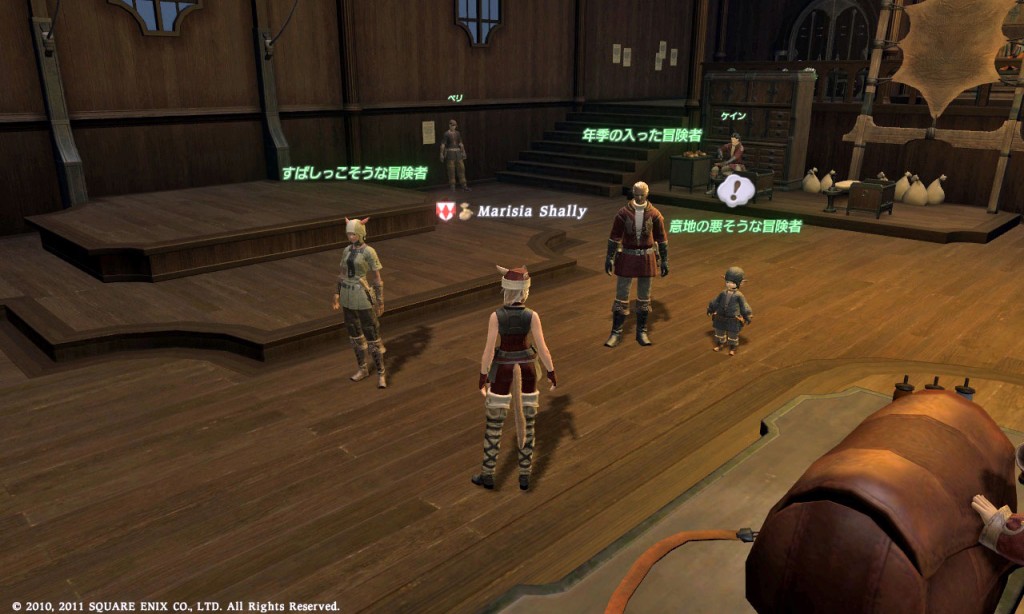Select the exclamation mark quest bubble
The image size is (1024, 614).
coord(737,188)
